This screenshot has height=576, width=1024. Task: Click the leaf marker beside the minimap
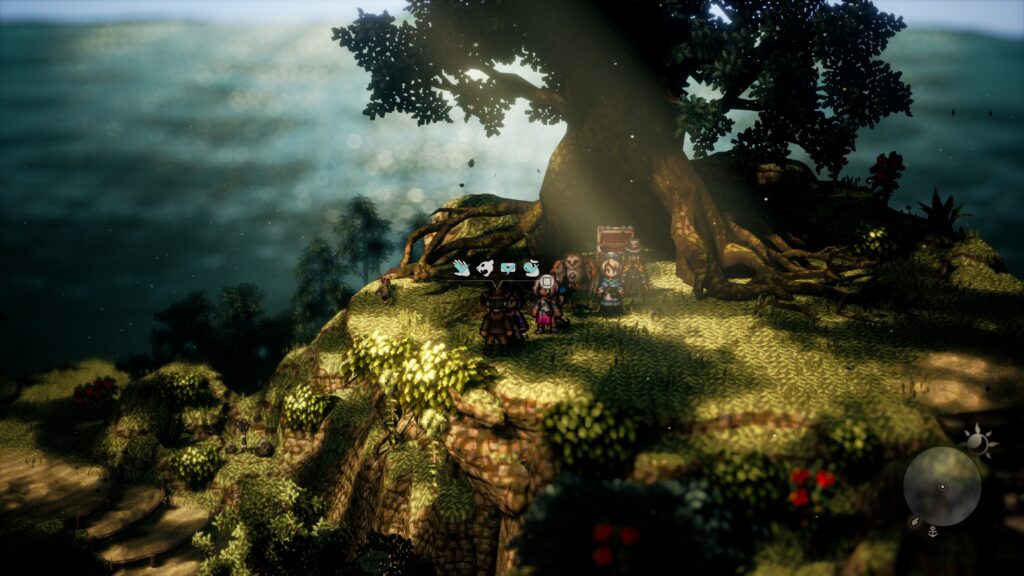coord(913,521)
